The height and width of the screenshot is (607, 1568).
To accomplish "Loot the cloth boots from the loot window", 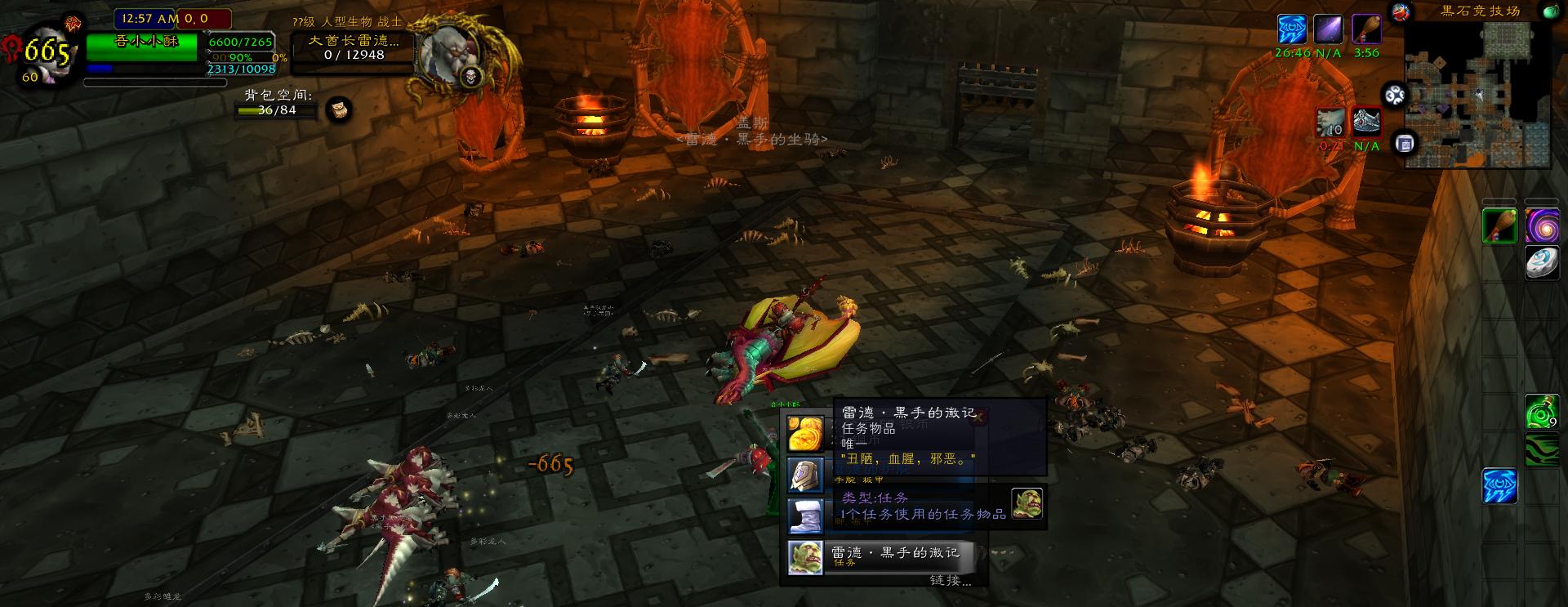I will [807, 515].
